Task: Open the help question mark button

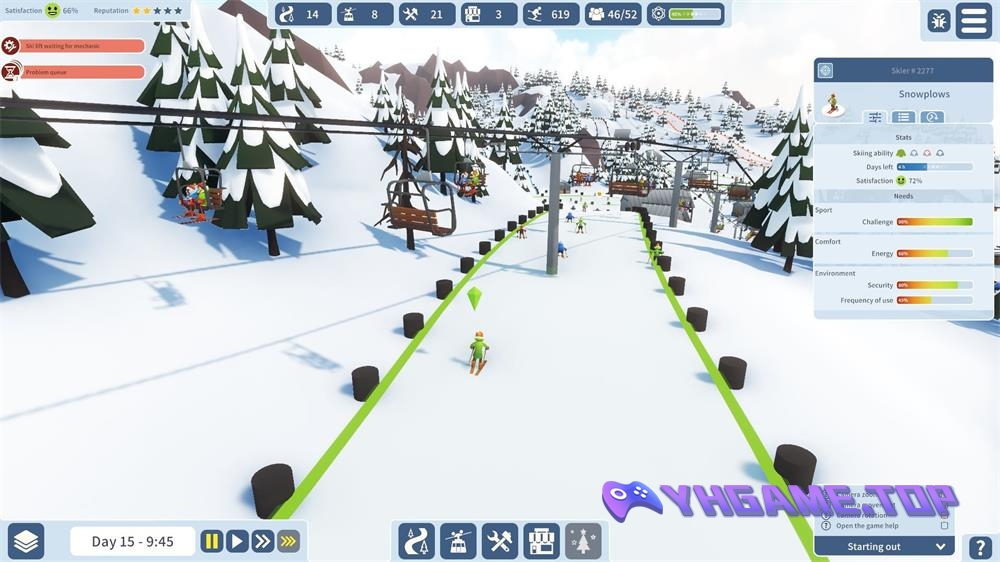Action: pyautogui.click(x=980, y=548)
